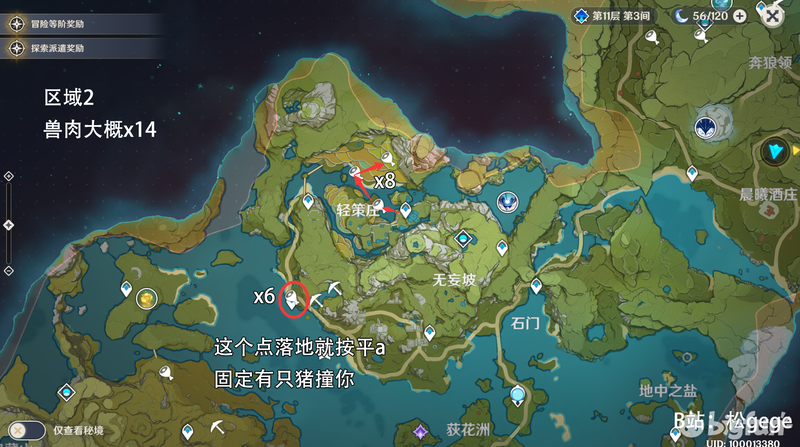Image resolution: width=800 pixels, height=447 pixels.
Task: Click the golden circular marker on the western island
Action: pos(147,298)
